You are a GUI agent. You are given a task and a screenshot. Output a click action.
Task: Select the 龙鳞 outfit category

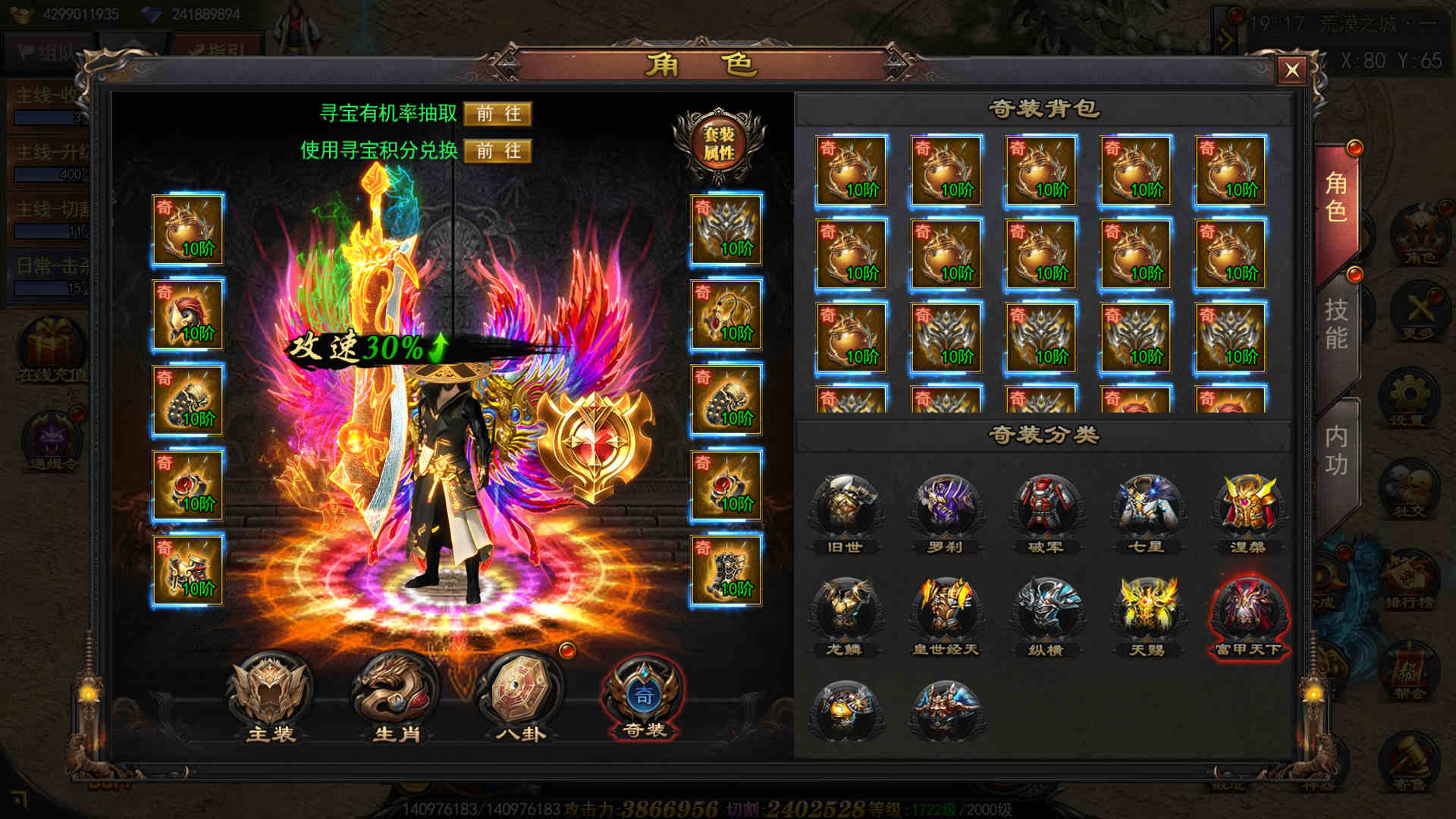point(845,613)
